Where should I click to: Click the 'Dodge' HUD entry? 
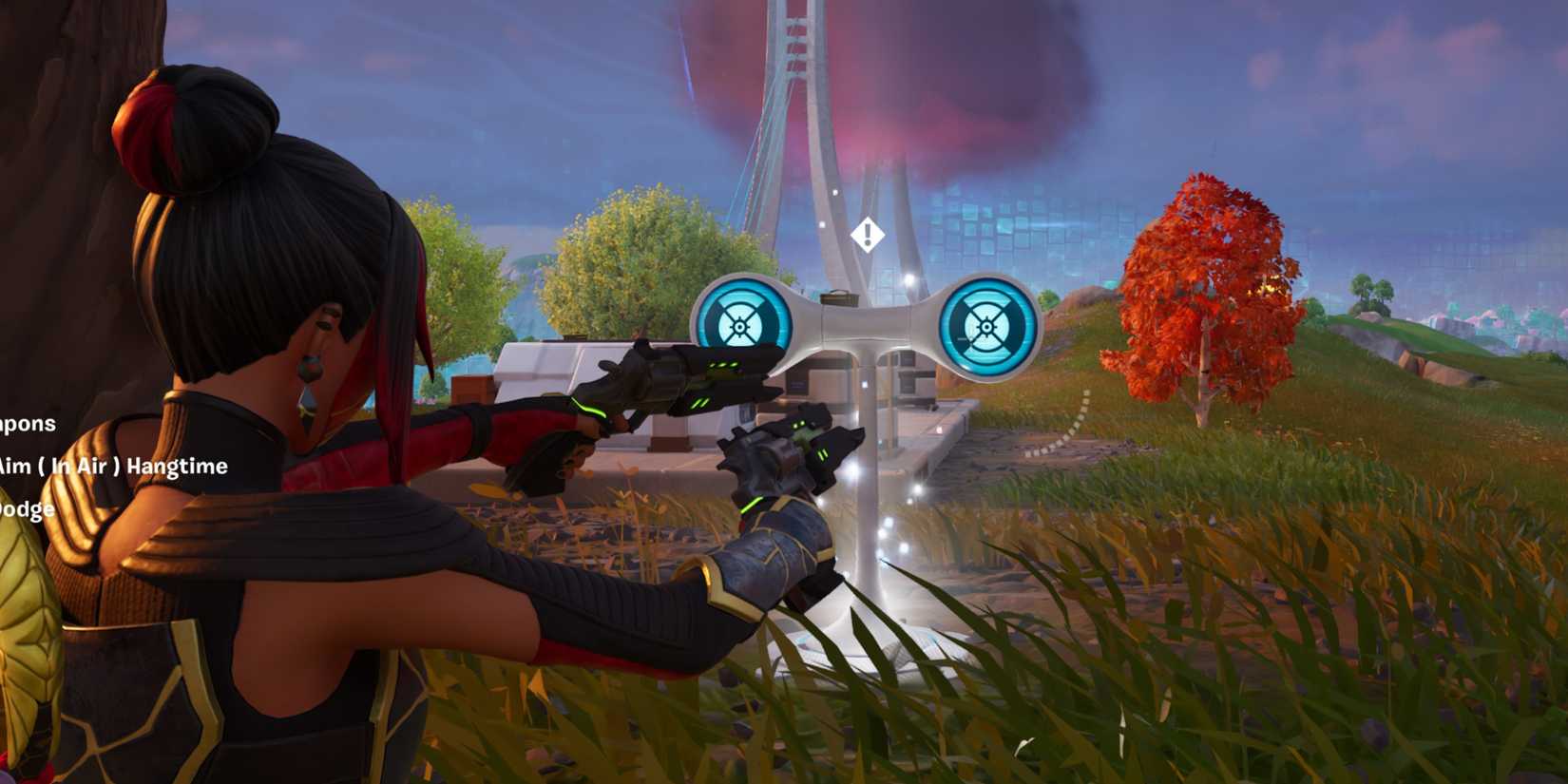tap(29, 507)
